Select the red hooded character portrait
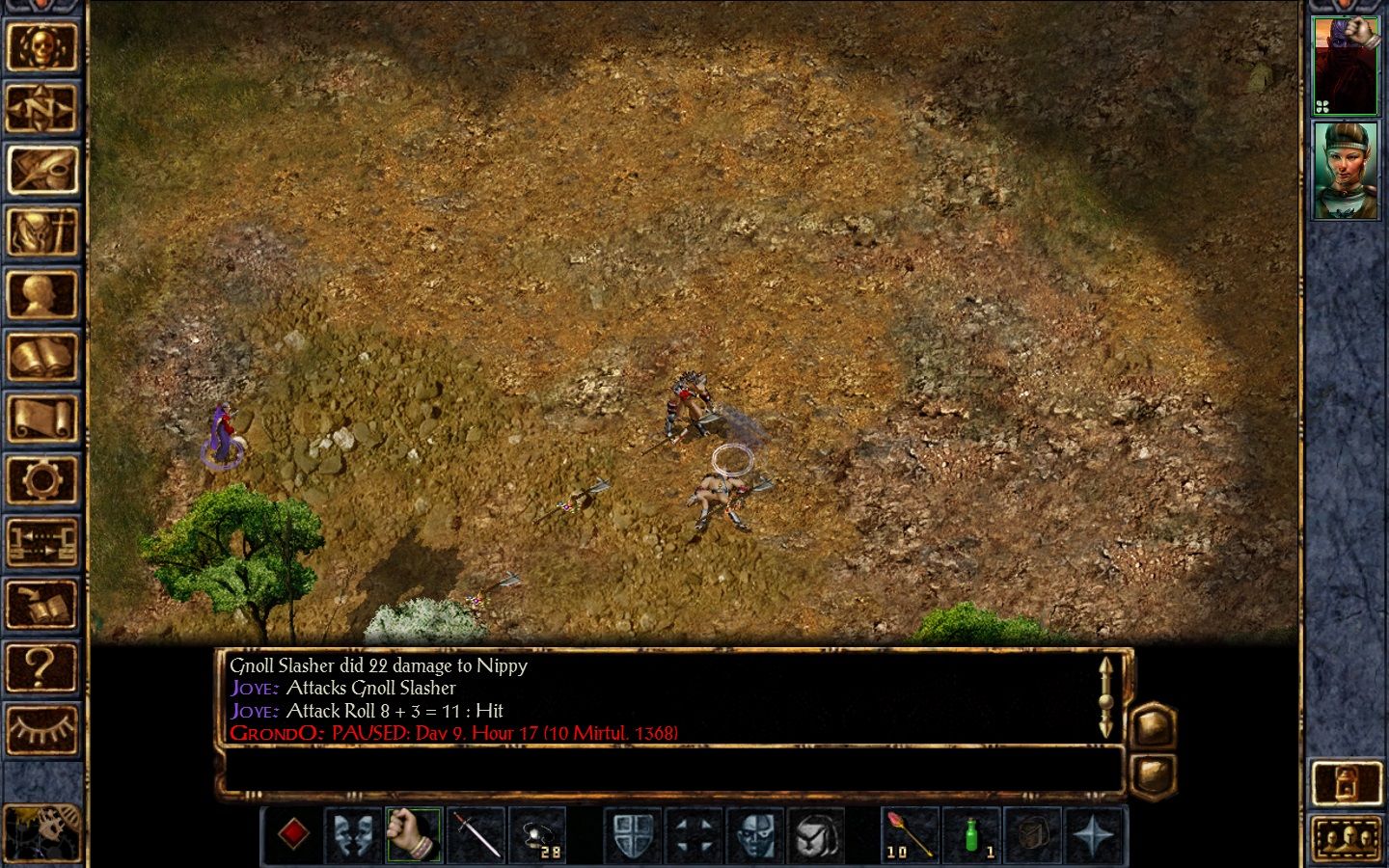The height and width of the screenshot is (868, 1389). (x=1346, y=65)
